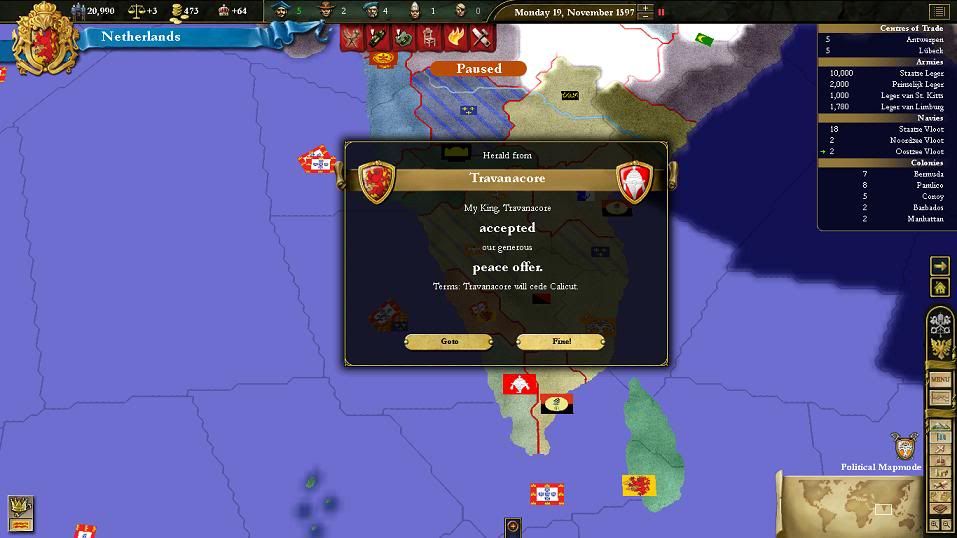The image size is (957, 538).
Task: Click the home capital button
Action: pos(940,288)
